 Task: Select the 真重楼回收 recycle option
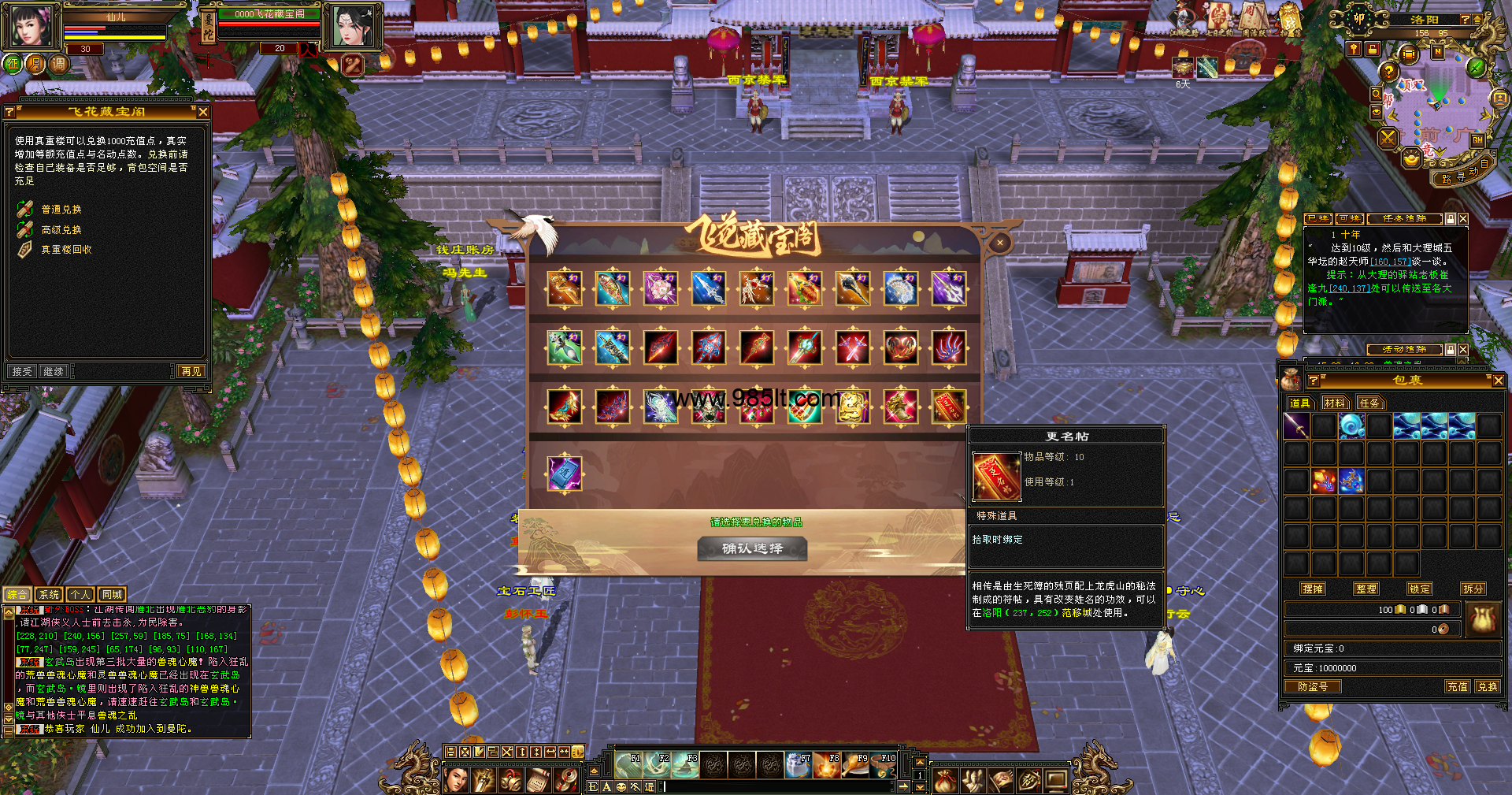pyautogui.click(x=66, y=250)
